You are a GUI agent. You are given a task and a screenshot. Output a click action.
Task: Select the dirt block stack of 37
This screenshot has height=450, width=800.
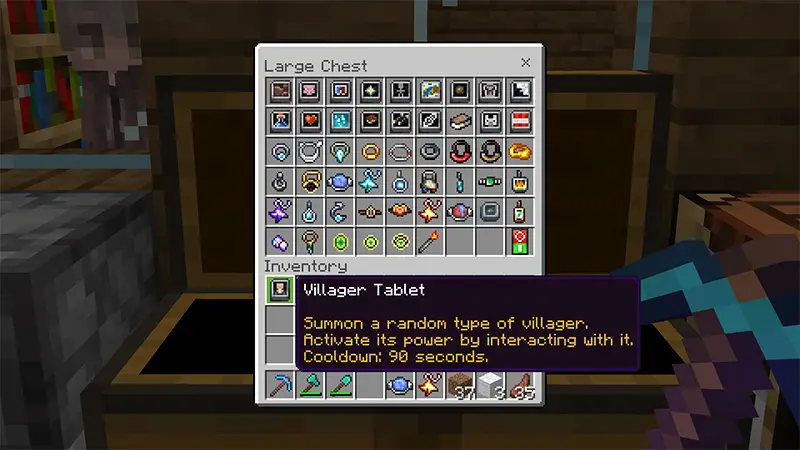tap(462, 386)
